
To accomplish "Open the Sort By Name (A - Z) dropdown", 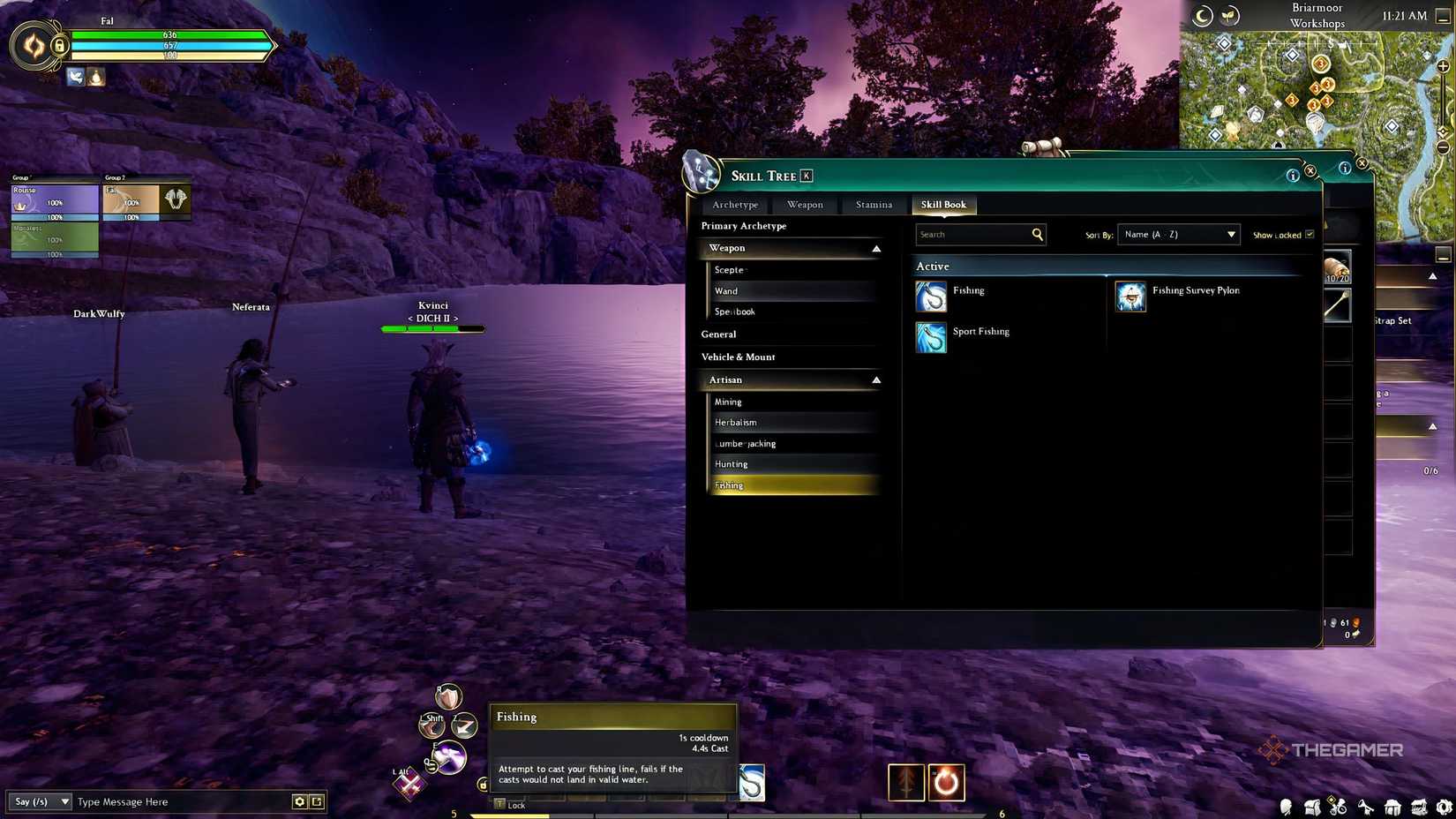I will [x=1178, y=234].
